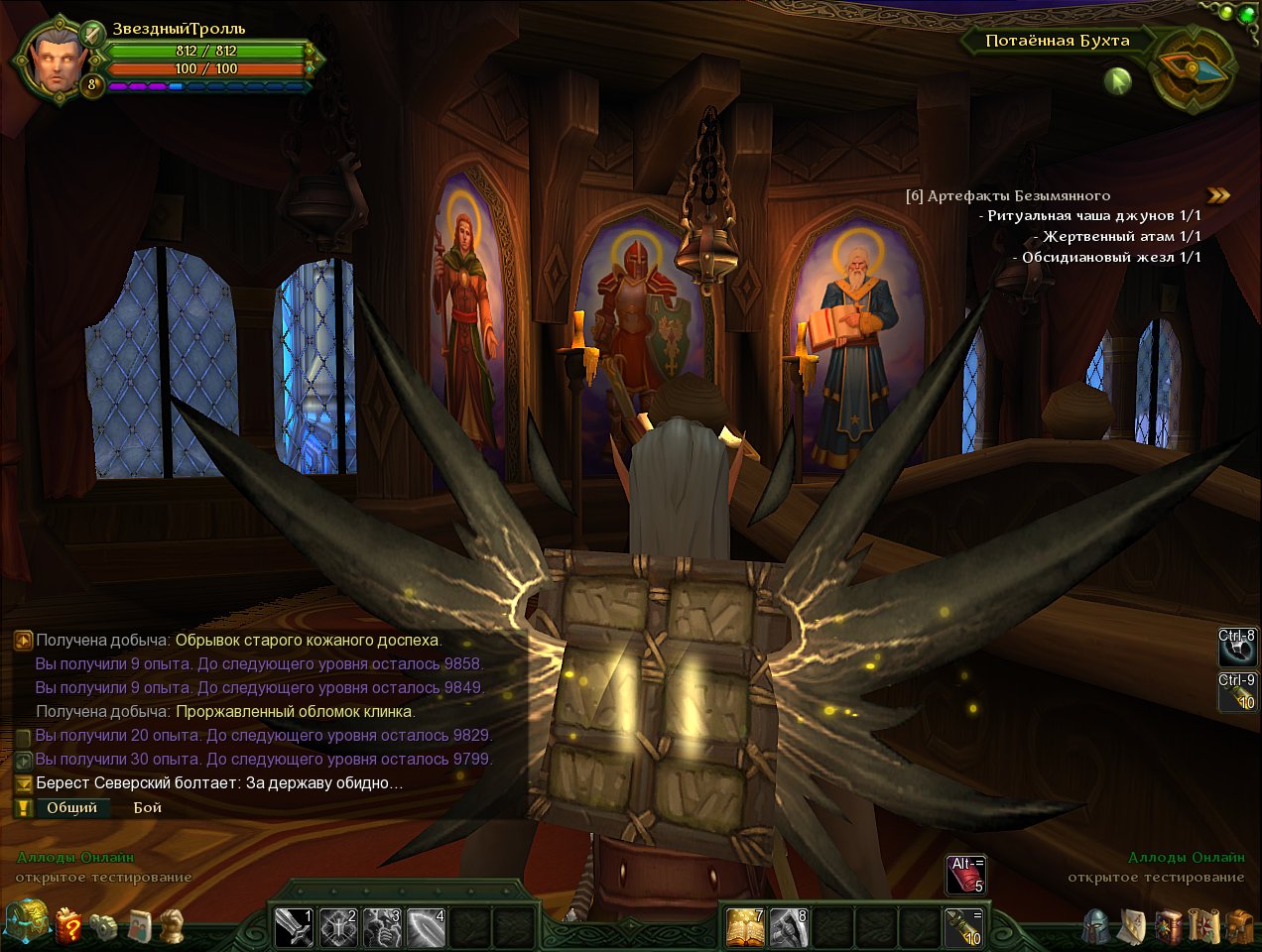Use the glowing open book in slot 7
1262x952 pixels.
pyautogui.click(x=745, y=927)
